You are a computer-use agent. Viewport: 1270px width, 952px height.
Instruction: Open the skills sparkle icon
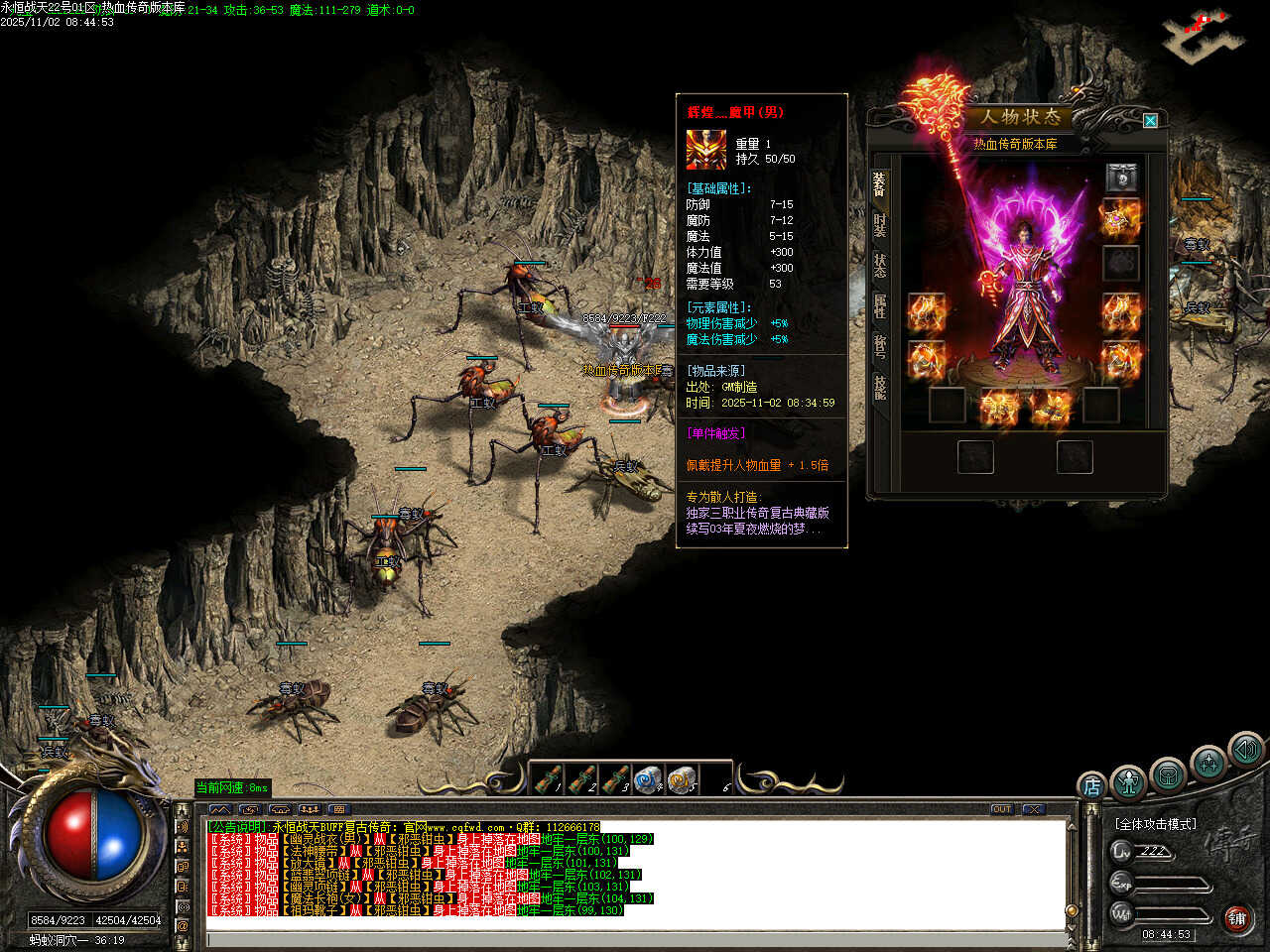tap(1208, 763)
